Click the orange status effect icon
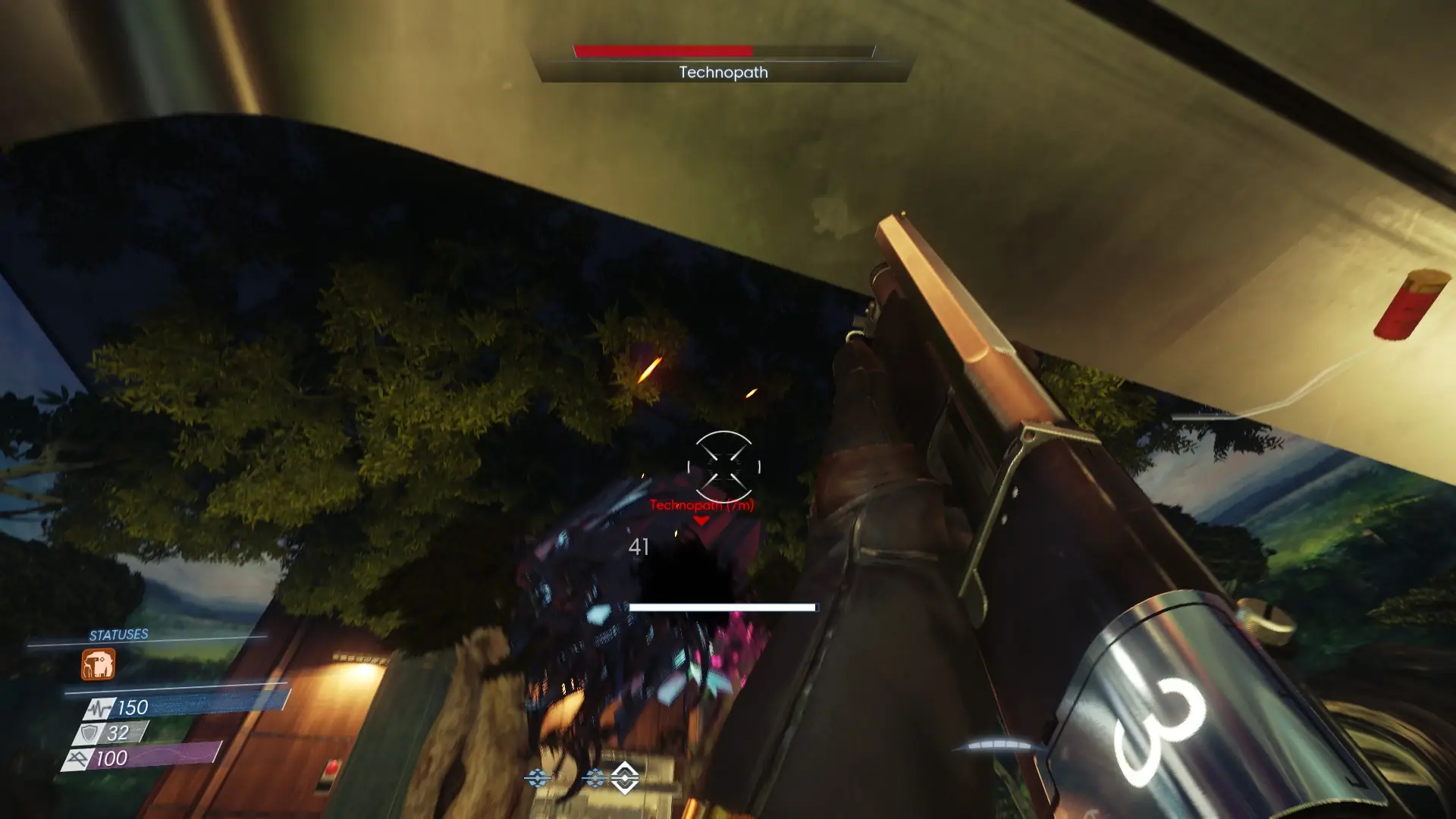Image resolution: width=1456 pixels, height=819 pixels. click(x=99, y=664)
